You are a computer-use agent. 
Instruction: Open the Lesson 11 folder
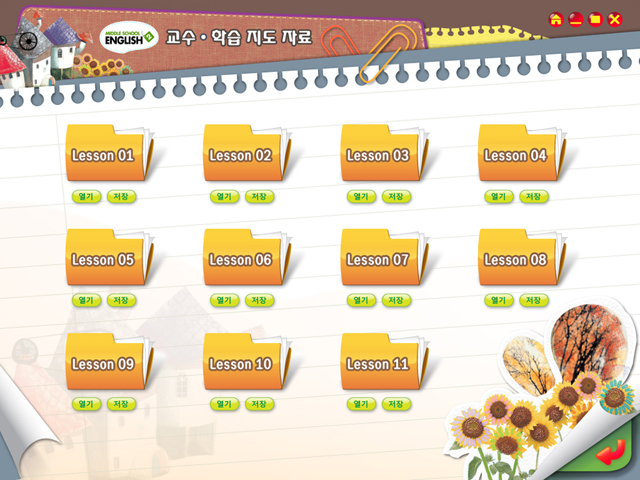377,364
